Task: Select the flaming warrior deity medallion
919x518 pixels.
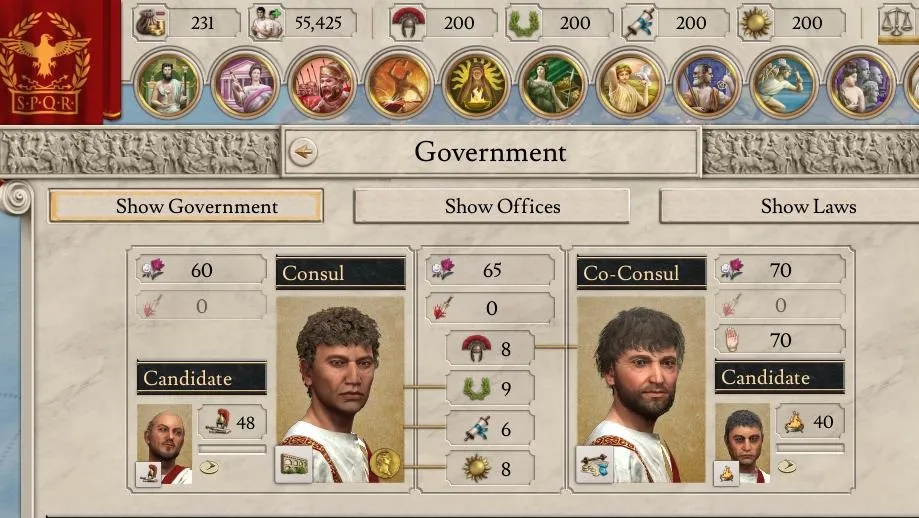Action: (399, 84)
